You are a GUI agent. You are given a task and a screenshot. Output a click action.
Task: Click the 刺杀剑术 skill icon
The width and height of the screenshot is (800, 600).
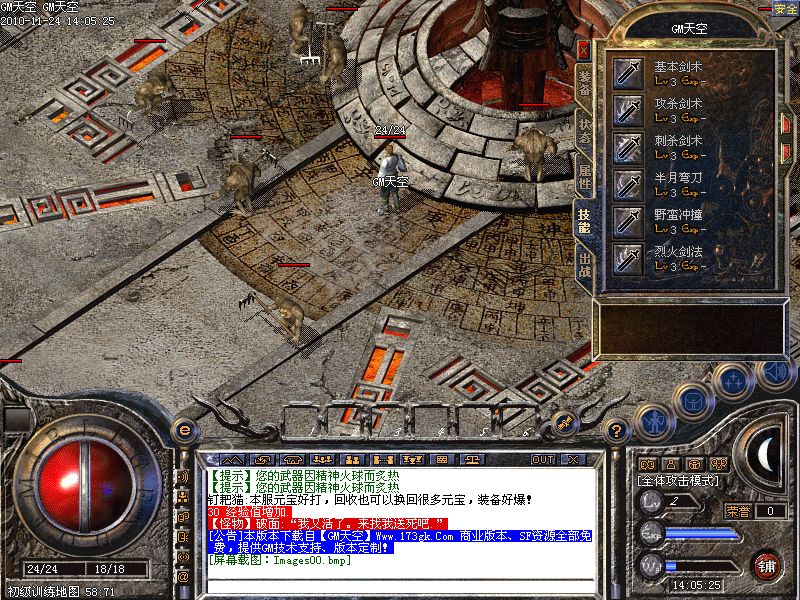pos(628,147)
